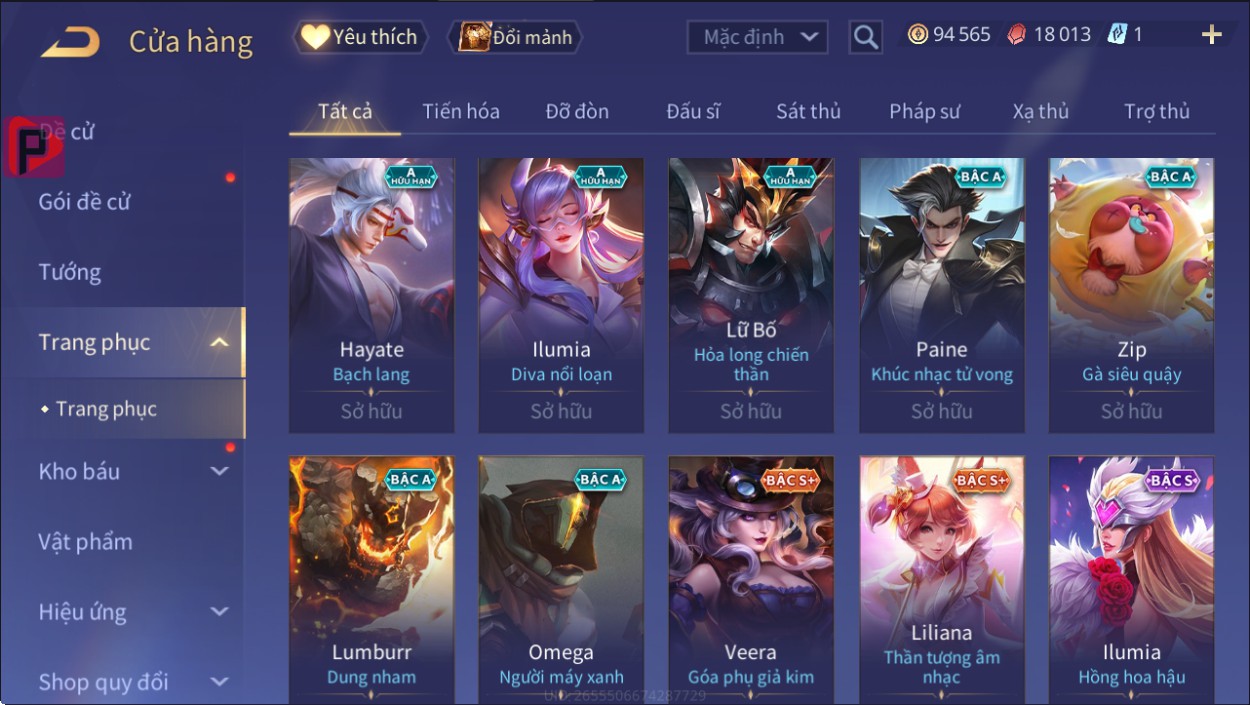Viewport: 1250px width, 705px height.
Task: Go back using the return arrow
Action: (70, 42)
